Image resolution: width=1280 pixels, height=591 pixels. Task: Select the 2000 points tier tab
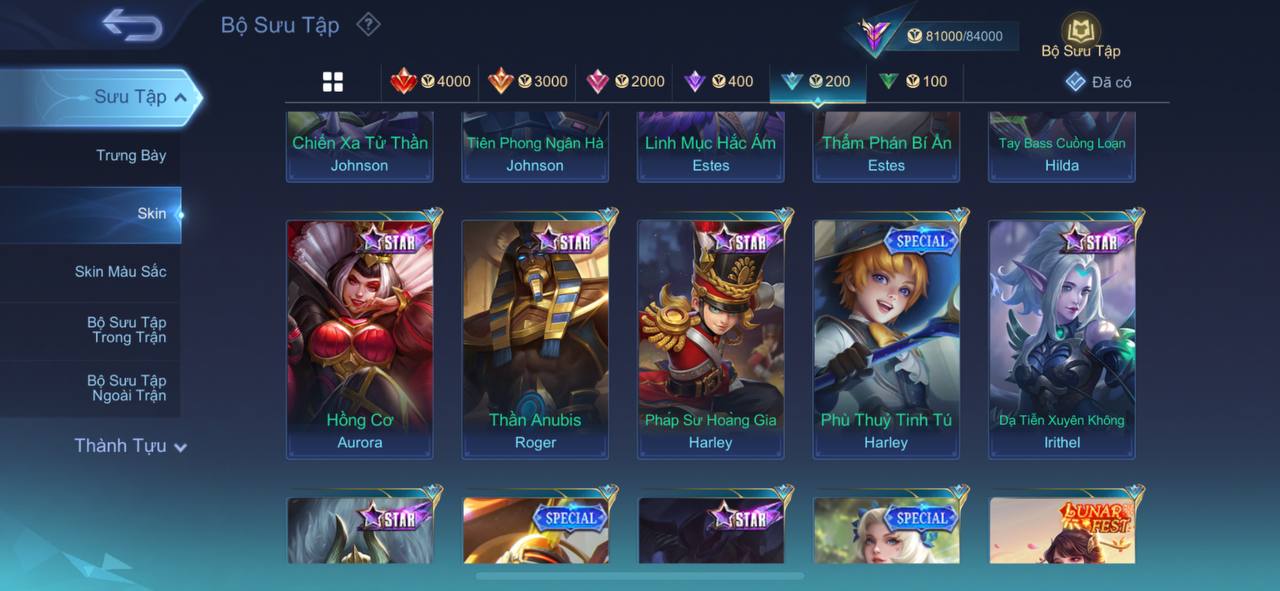point(625,82)
